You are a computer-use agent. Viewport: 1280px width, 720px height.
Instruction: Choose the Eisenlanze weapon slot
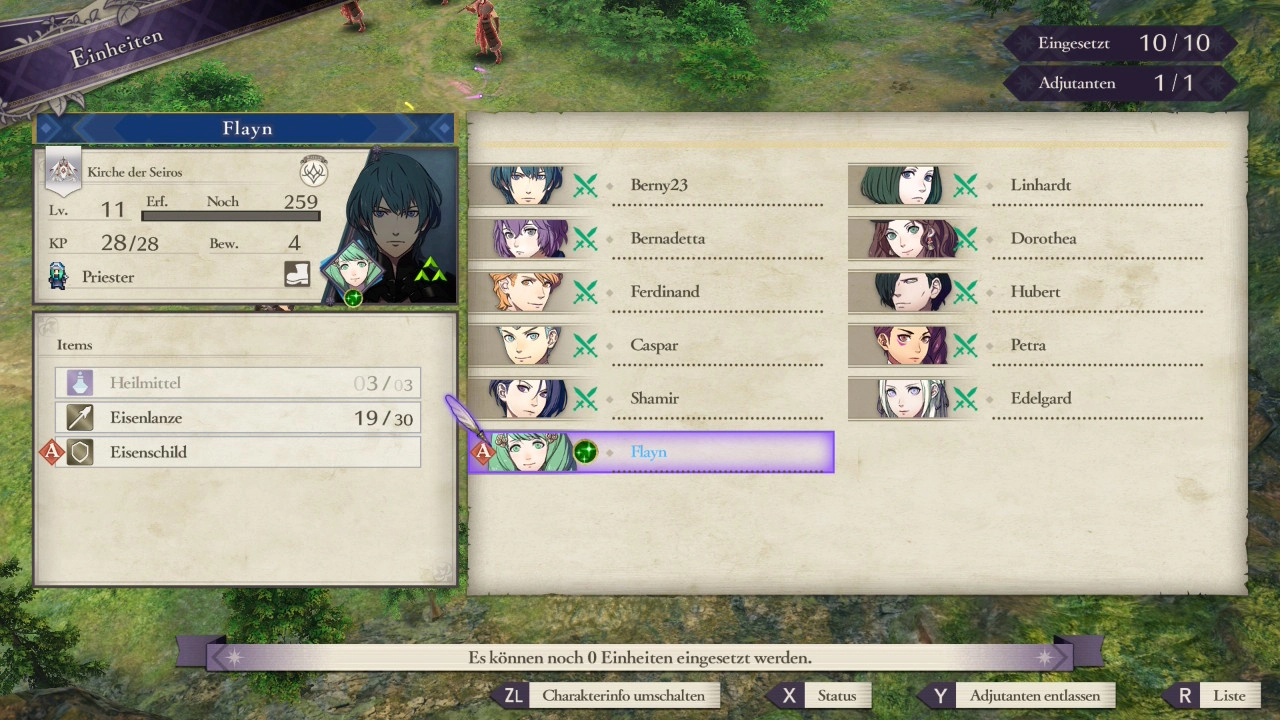pyautogui.click(x=238, y=418)
